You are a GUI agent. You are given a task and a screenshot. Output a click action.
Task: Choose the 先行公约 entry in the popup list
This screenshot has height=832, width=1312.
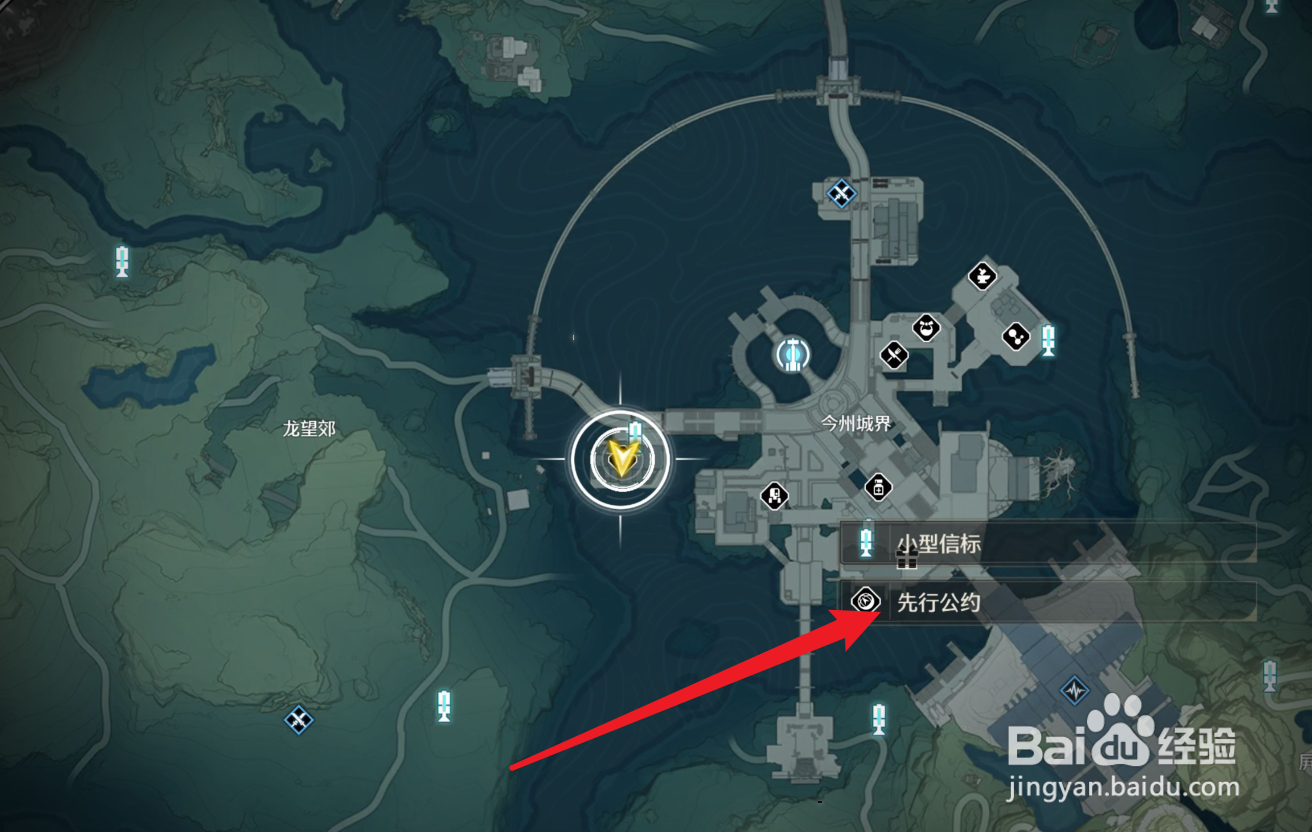1045,602
